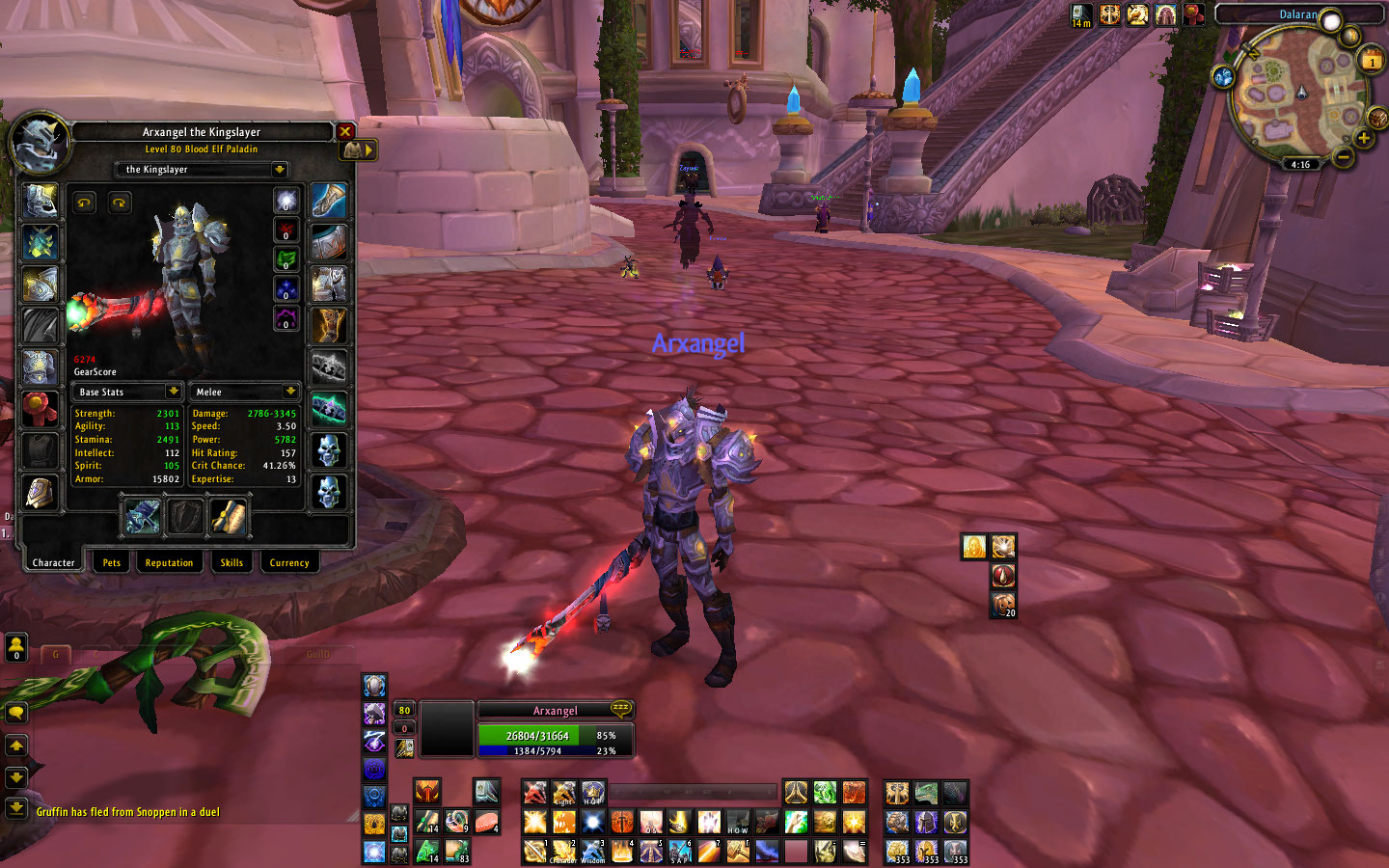Screen dimensions: 1389x868
Task: Switch to the Reputation tab
Action: click(x=170, y=562)
